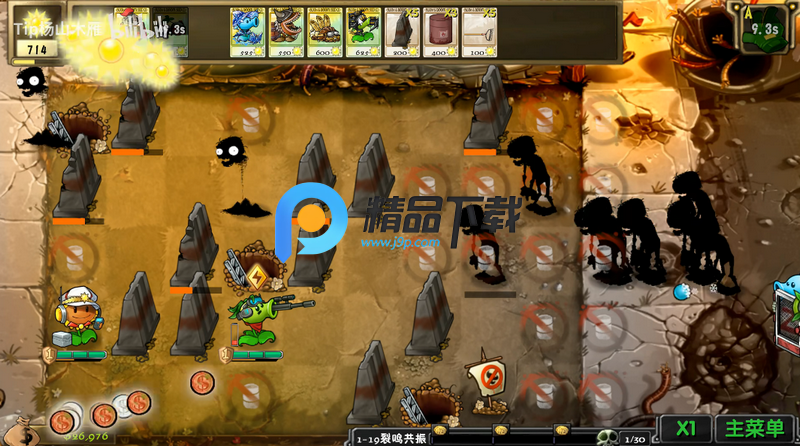Viewport: 800px width, 446px height.
Task: Choose the red barrel card costing 400
Action: (439, 32)
